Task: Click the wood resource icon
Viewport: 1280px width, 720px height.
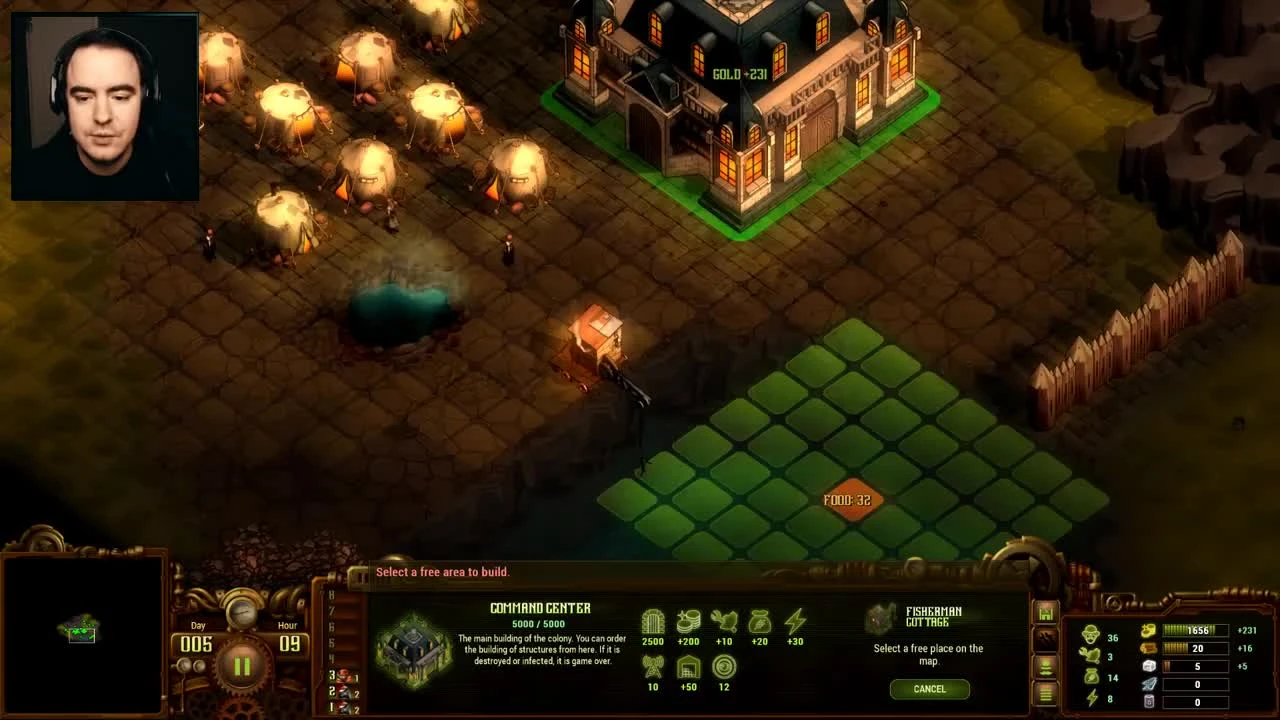Action: 1148,648
